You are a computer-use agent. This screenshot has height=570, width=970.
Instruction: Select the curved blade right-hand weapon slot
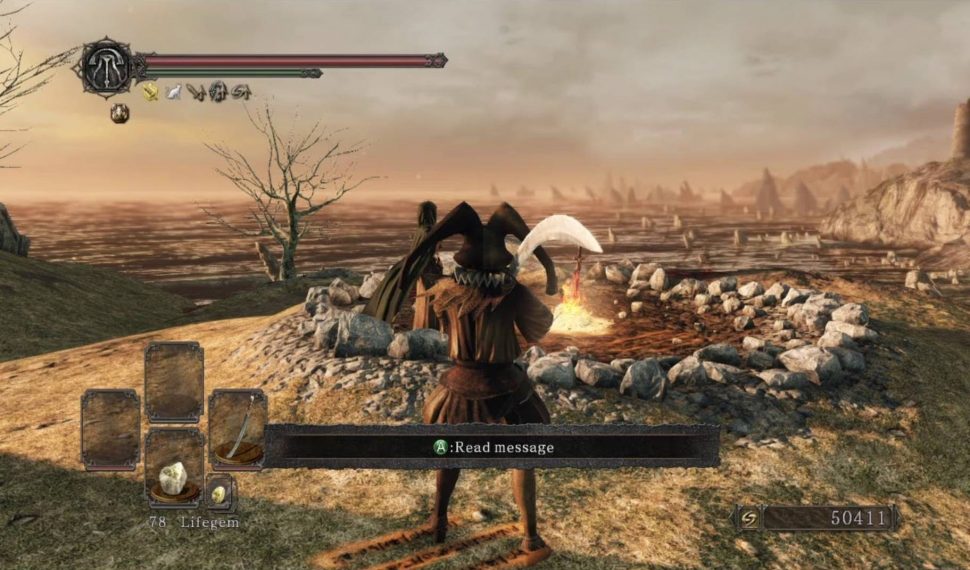[x=237, y=430]
